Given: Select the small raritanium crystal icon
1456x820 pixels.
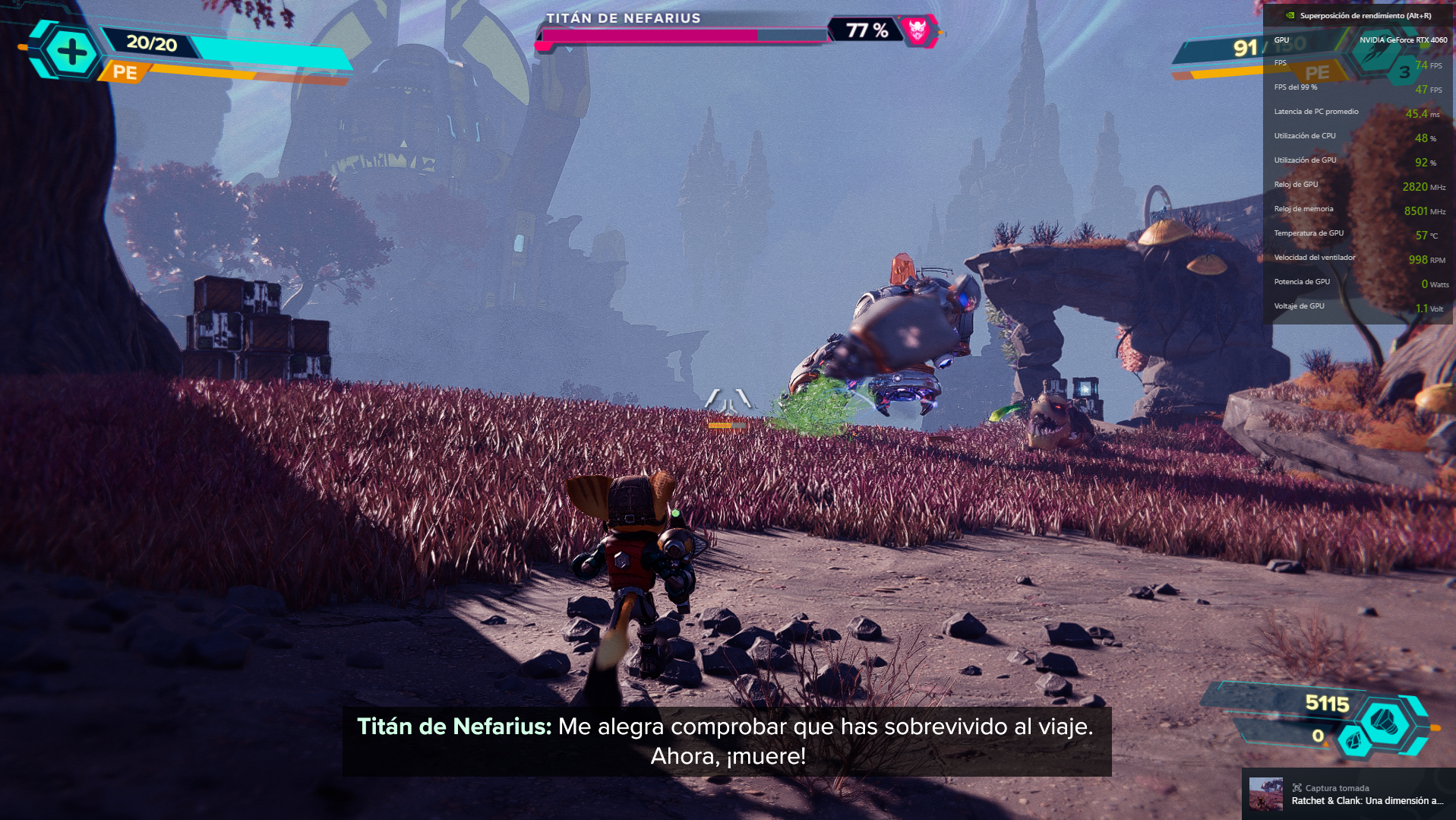Looking at the screenshot, I should 1352,739.
